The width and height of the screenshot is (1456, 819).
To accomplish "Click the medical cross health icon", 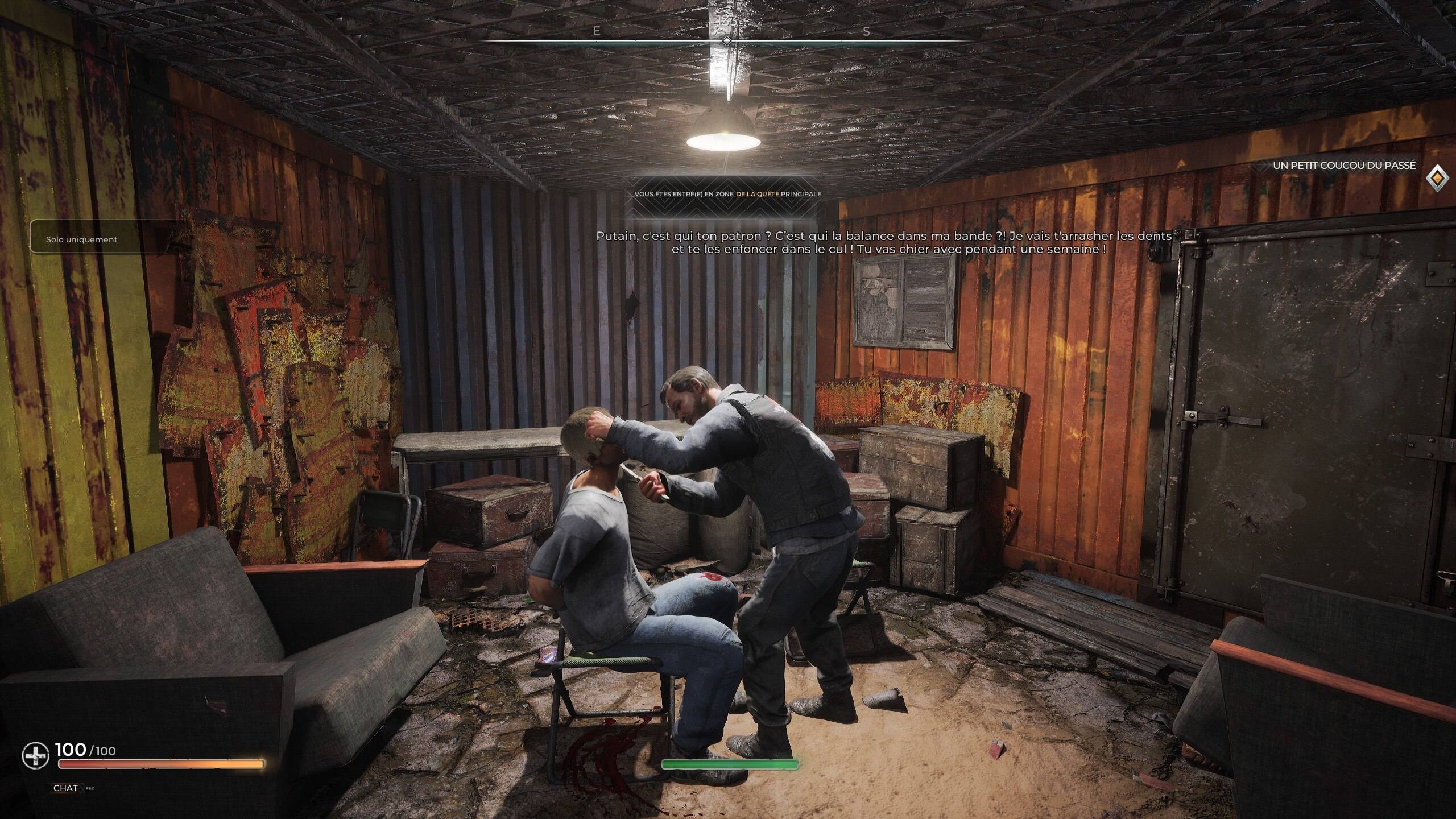I will pyautogui.click(x=35, y=756).
